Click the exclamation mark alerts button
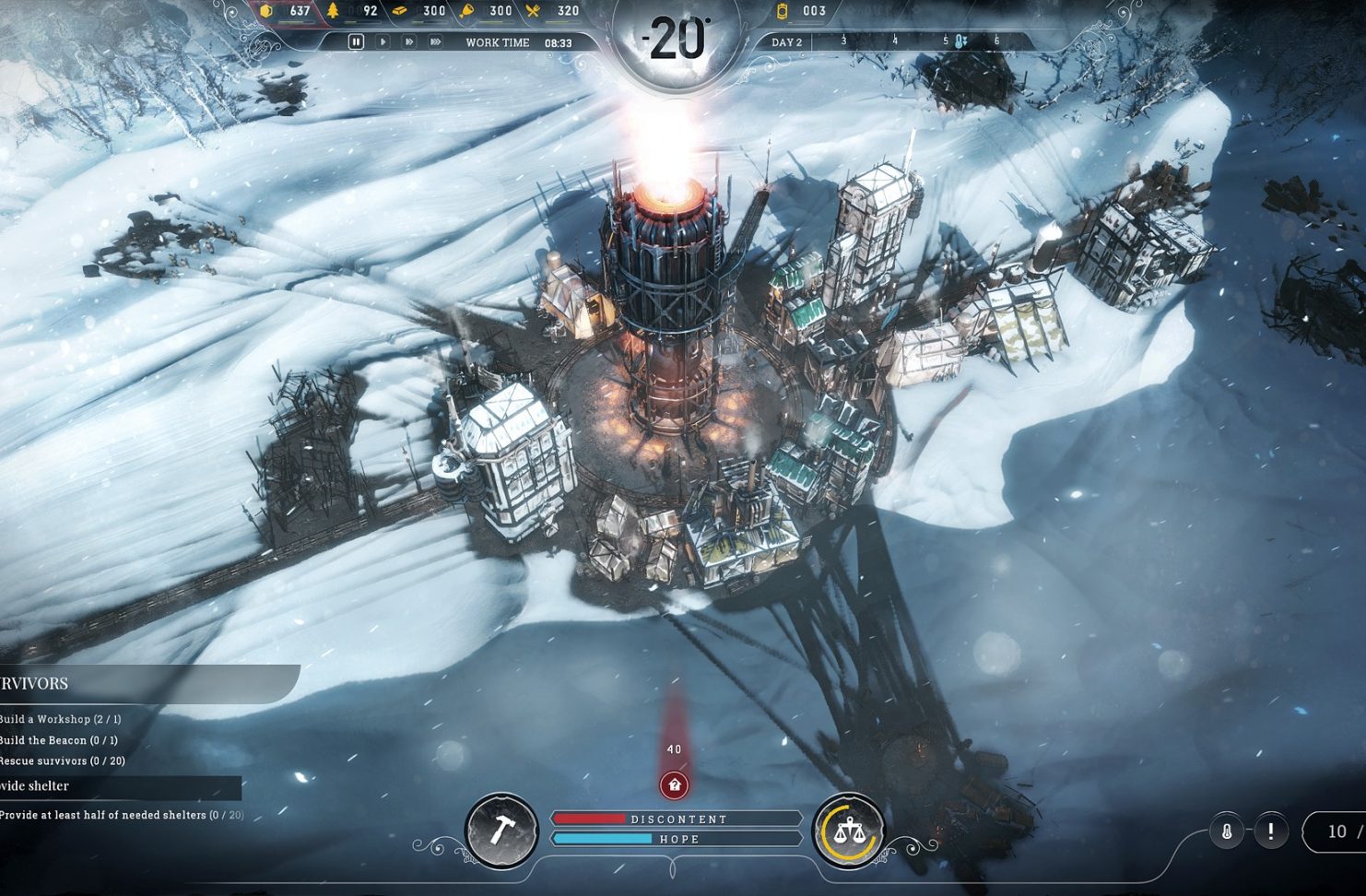The height and width of the screenshot is (896, 1366). click(x=1271, y=831)
